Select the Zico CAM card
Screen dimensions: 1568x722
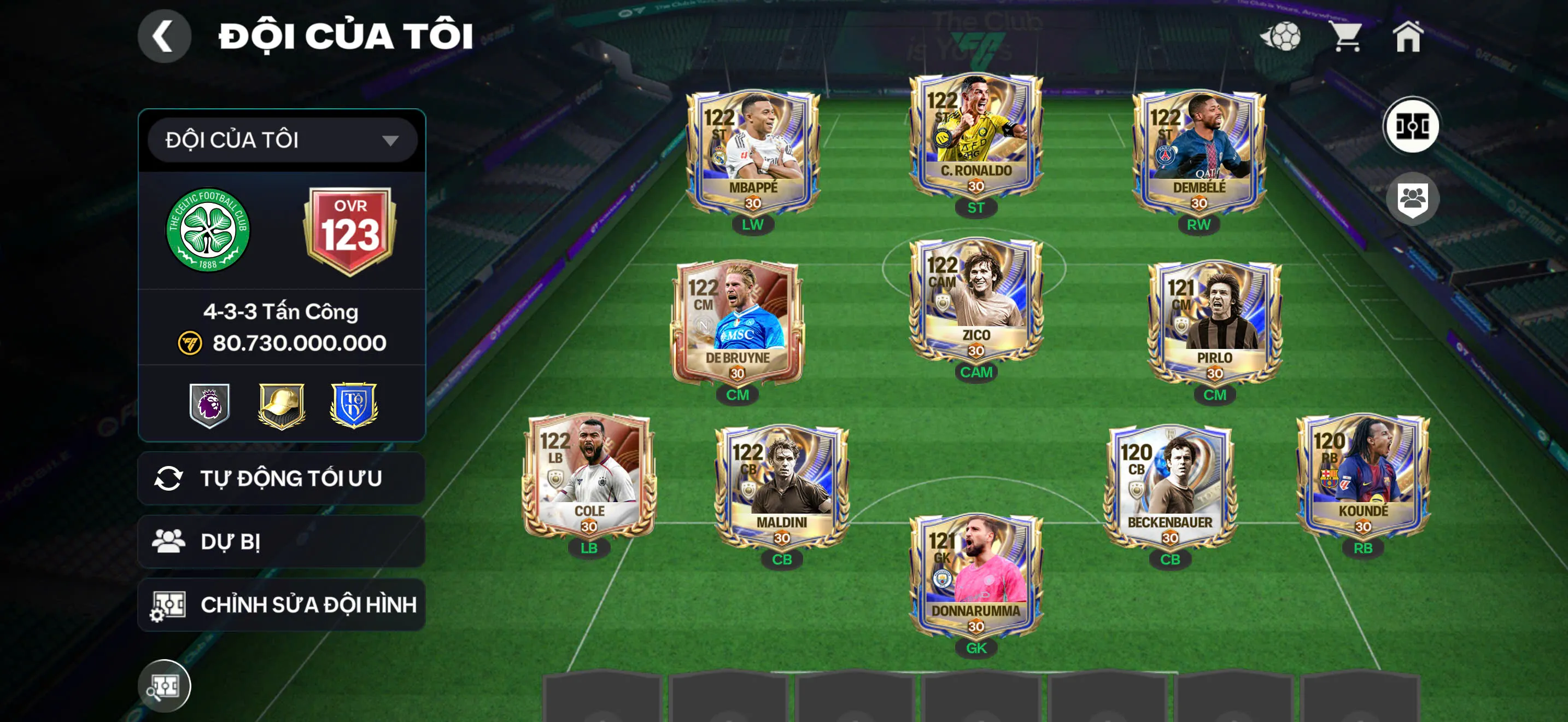[976, 300]
